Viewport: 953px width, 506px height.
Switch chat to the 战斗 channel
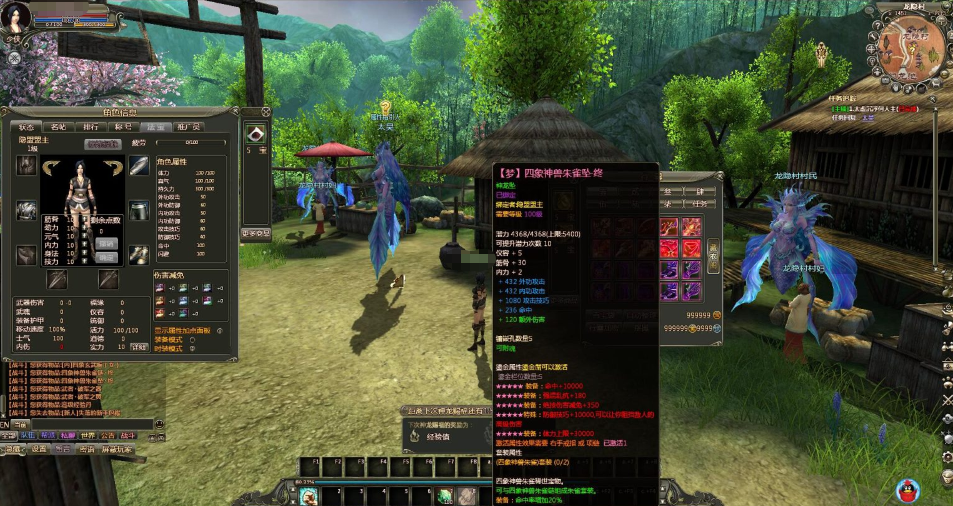point(128,436)
